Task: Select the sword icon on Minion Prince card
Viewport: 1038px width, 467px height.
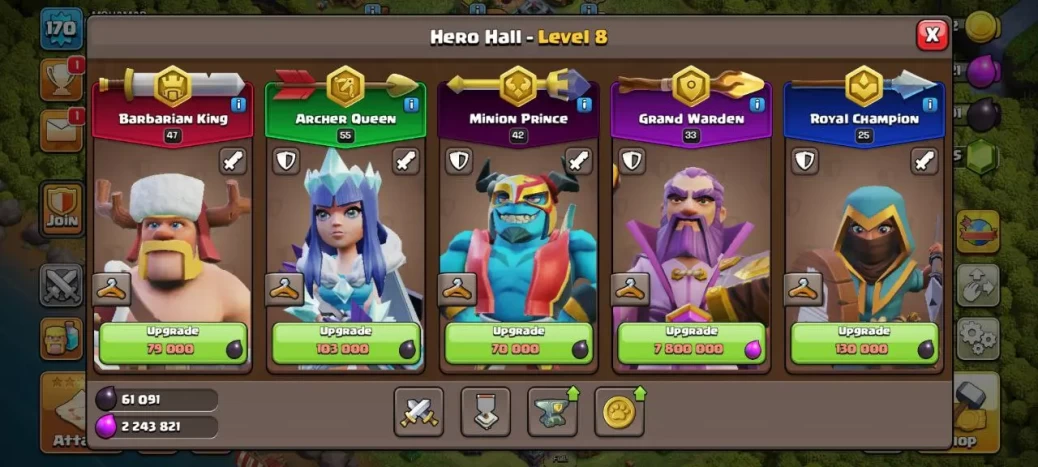Action: pos(578,161)
